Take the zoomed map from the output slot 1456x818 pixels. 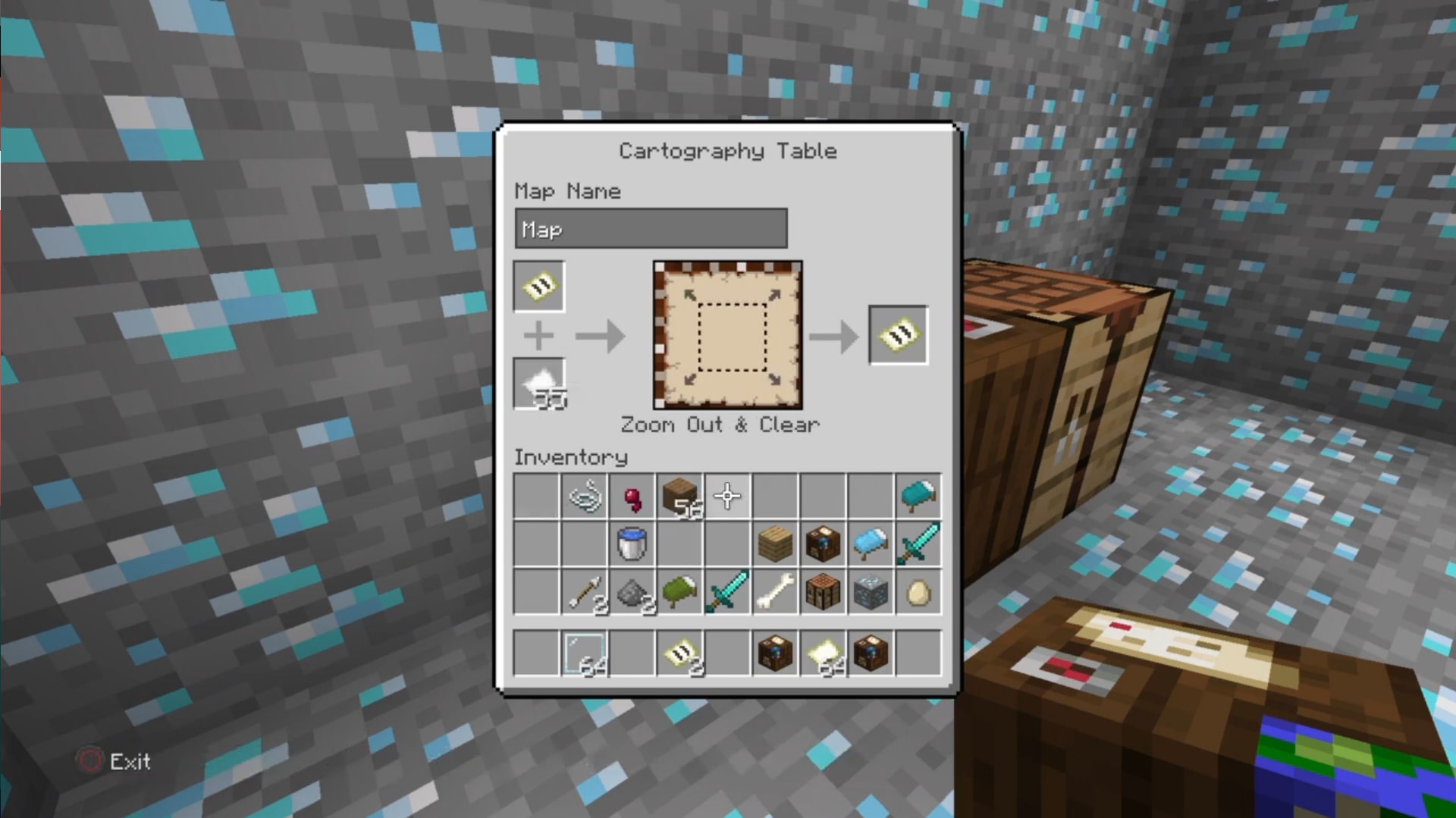[899, 334]
